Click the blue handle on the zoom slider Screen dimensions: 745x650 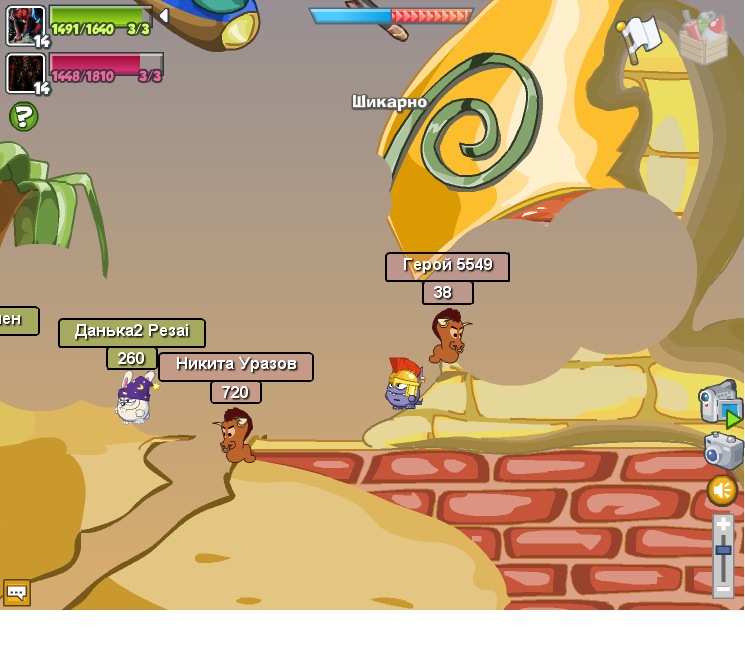723,549
